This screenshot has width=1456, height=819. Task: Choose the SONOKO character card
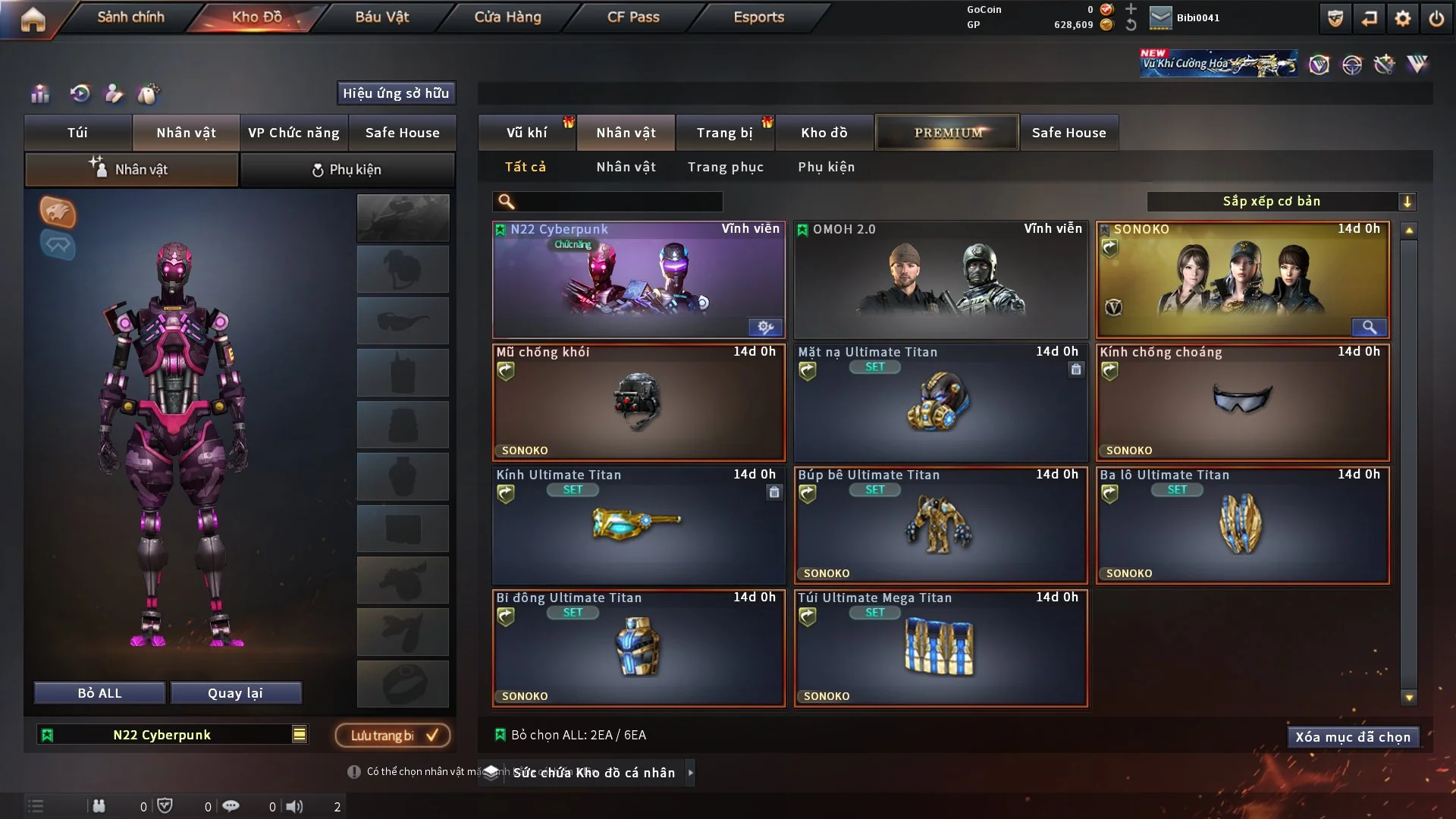click(x=1242, y=279)
